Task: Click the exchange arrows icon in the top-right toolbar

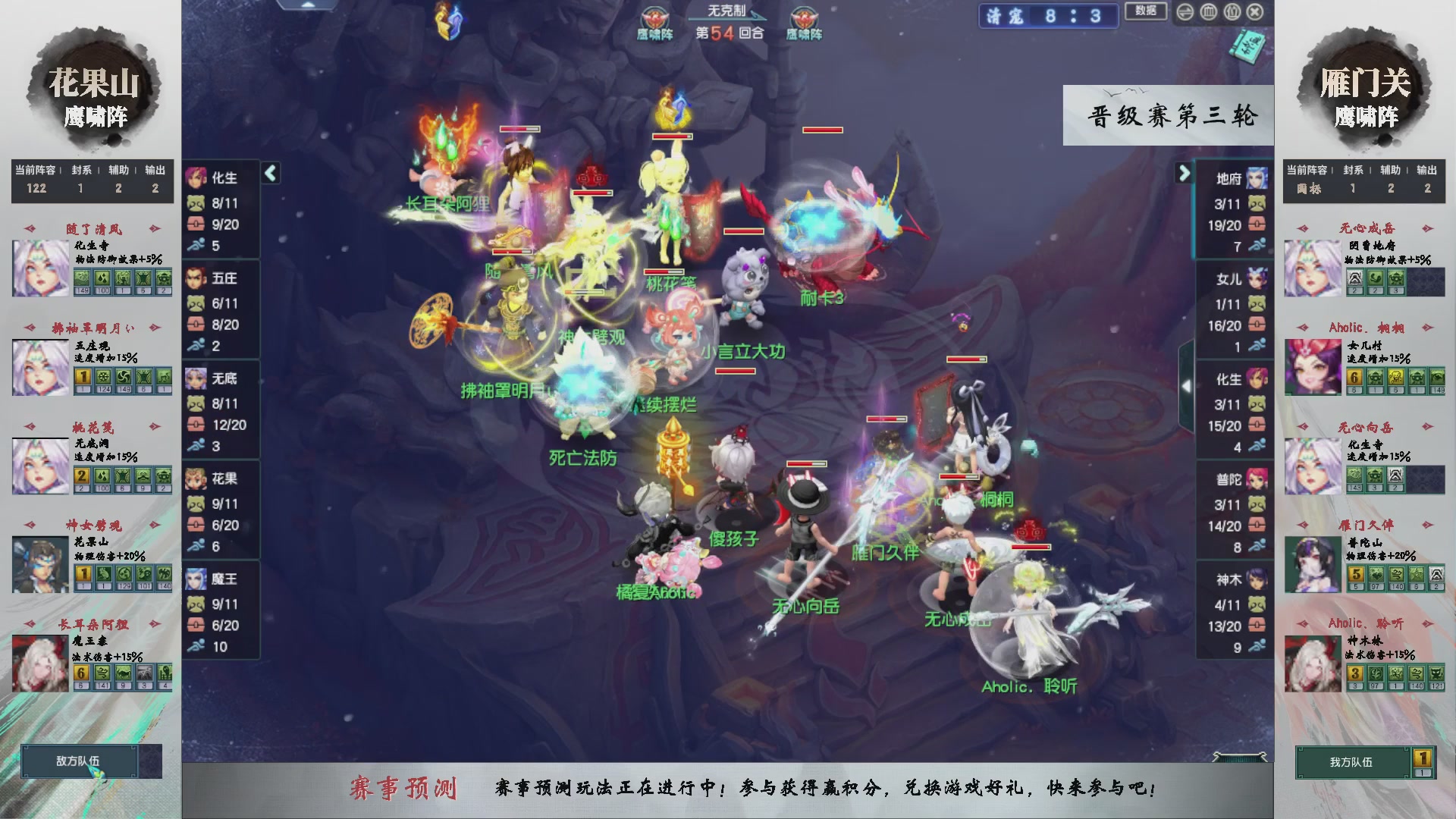Action: click(1185, 12)
